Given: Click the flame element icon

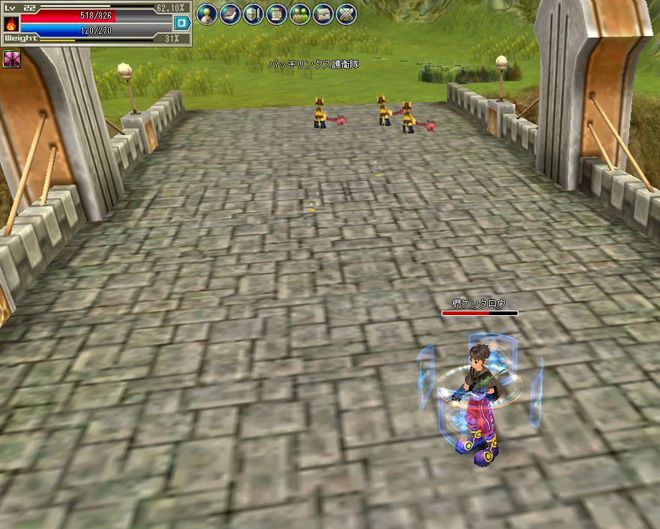Looking at the screenshot, I should click(x=10, y=22).
